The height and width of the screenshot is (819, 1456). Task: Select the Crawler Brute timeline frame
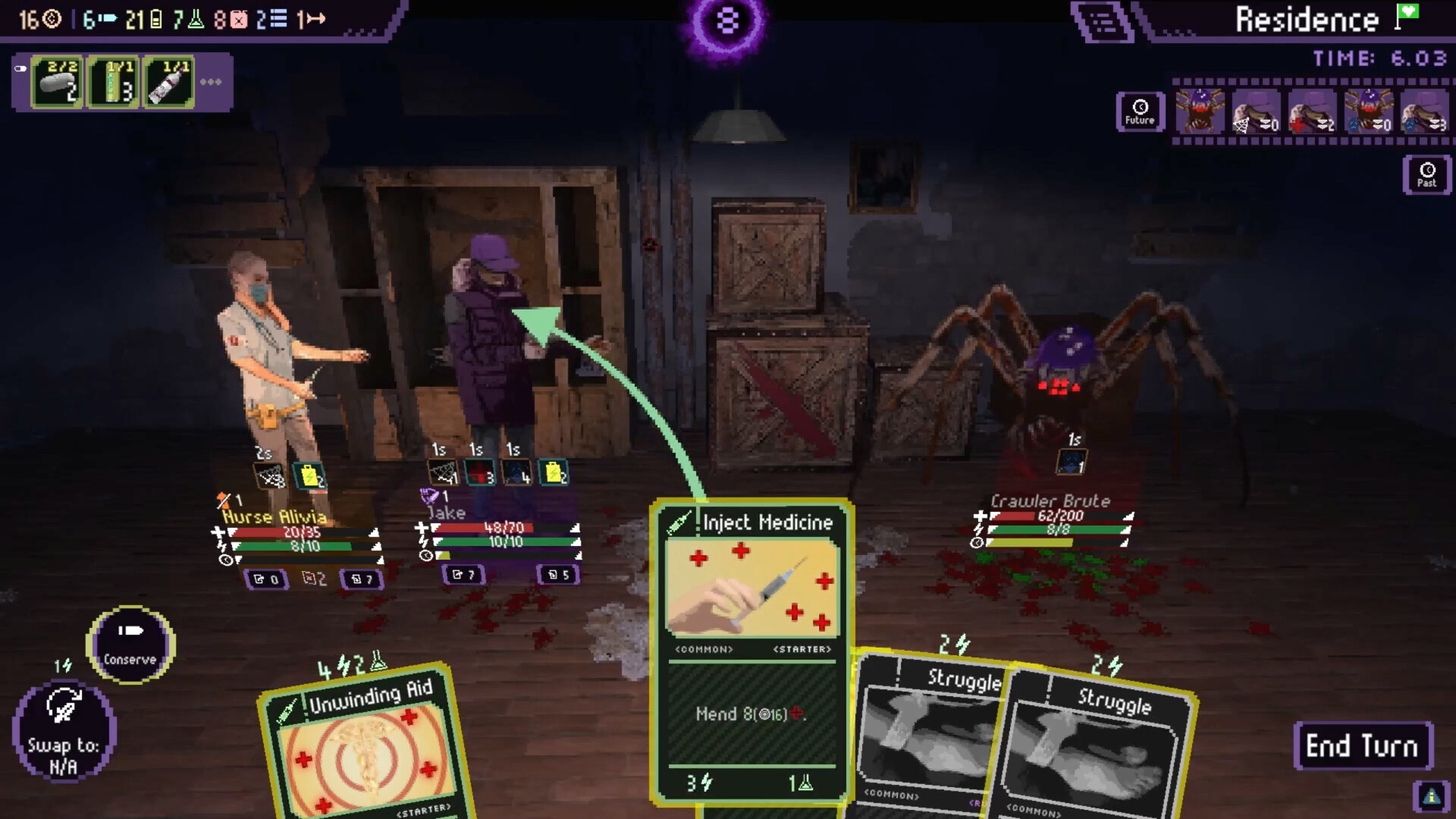(1199, 112)
